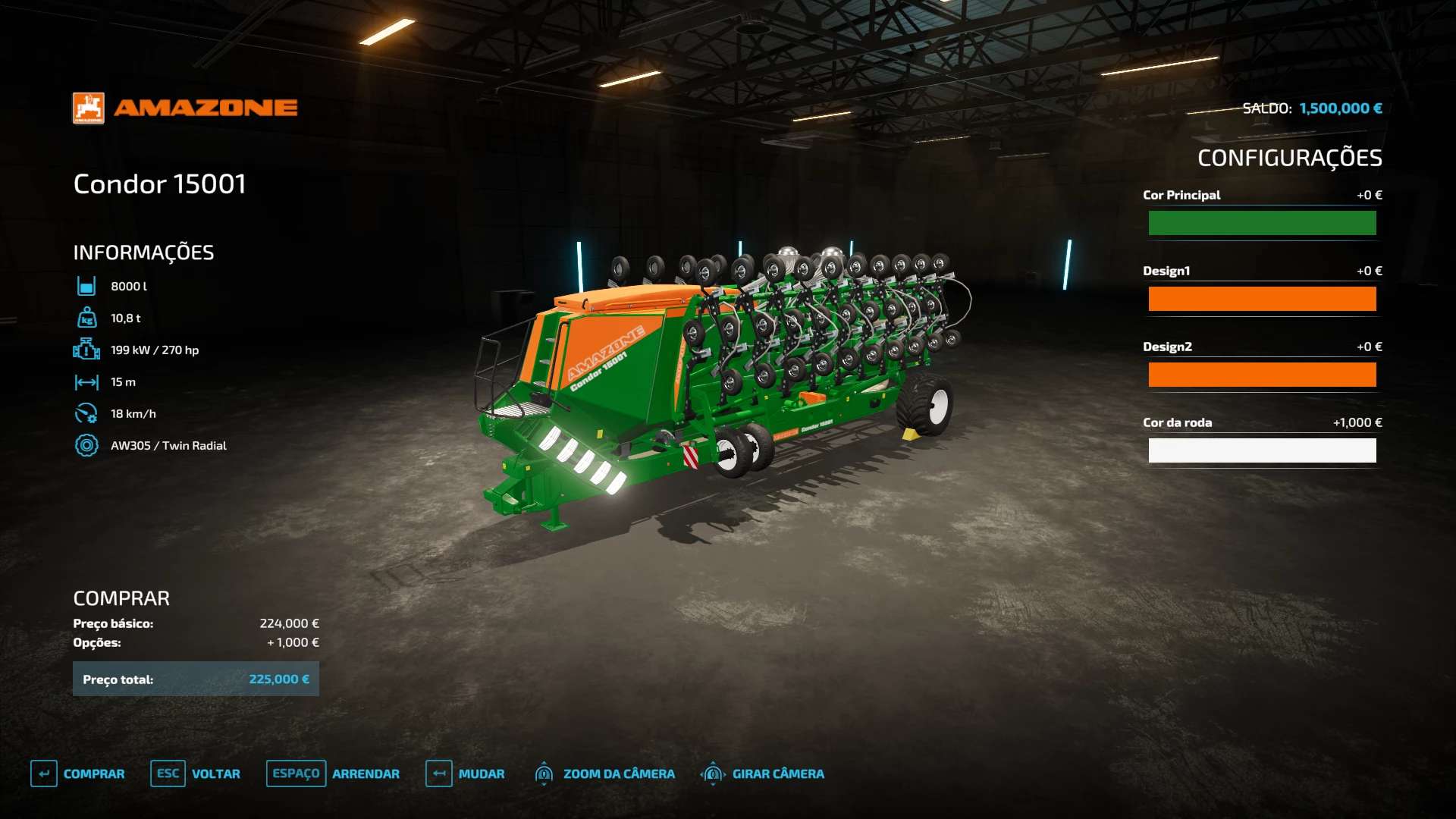
Task: Click the speed icon next to 18 km/h
Action: coord(86,413)
